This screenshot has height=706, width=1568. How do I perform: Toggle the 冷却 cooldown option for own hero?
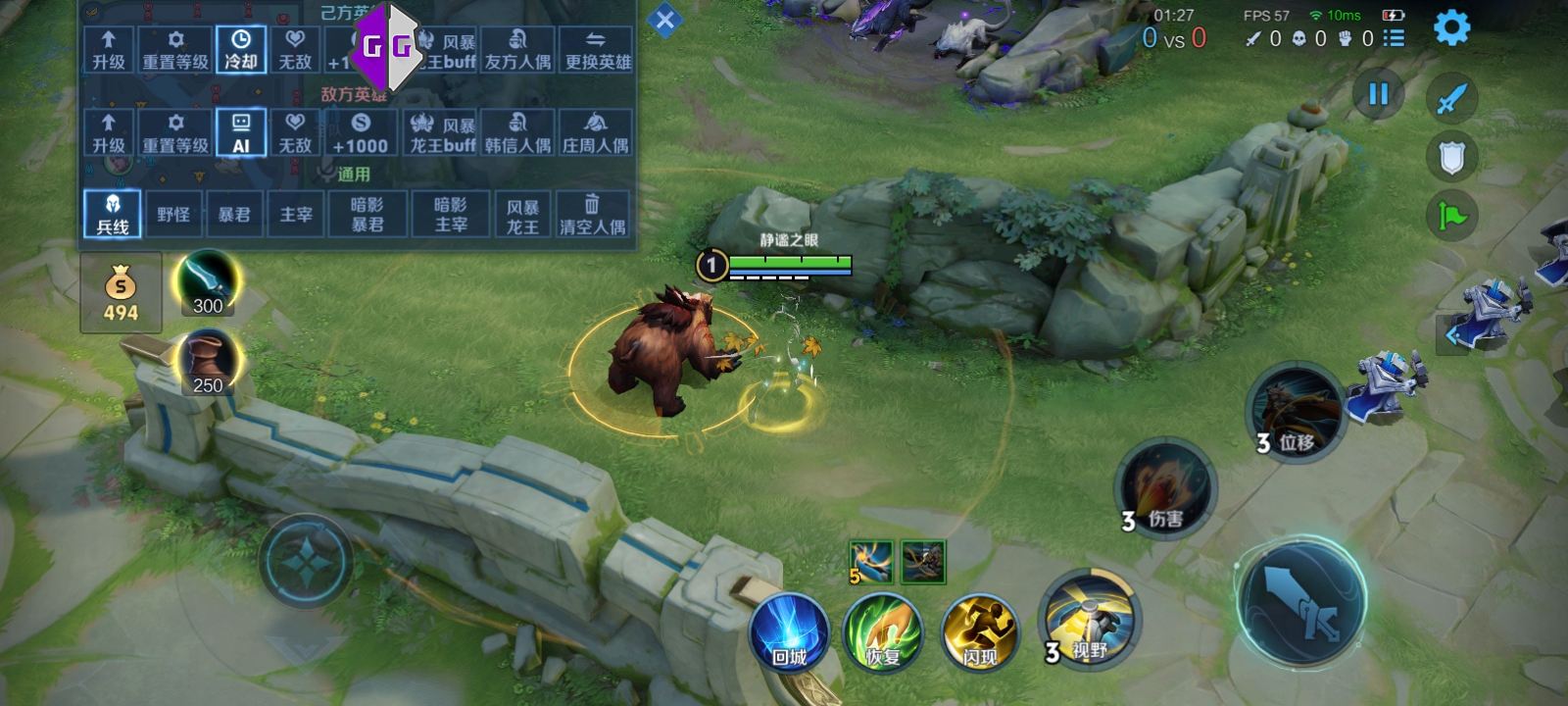(x=241, y=49)
